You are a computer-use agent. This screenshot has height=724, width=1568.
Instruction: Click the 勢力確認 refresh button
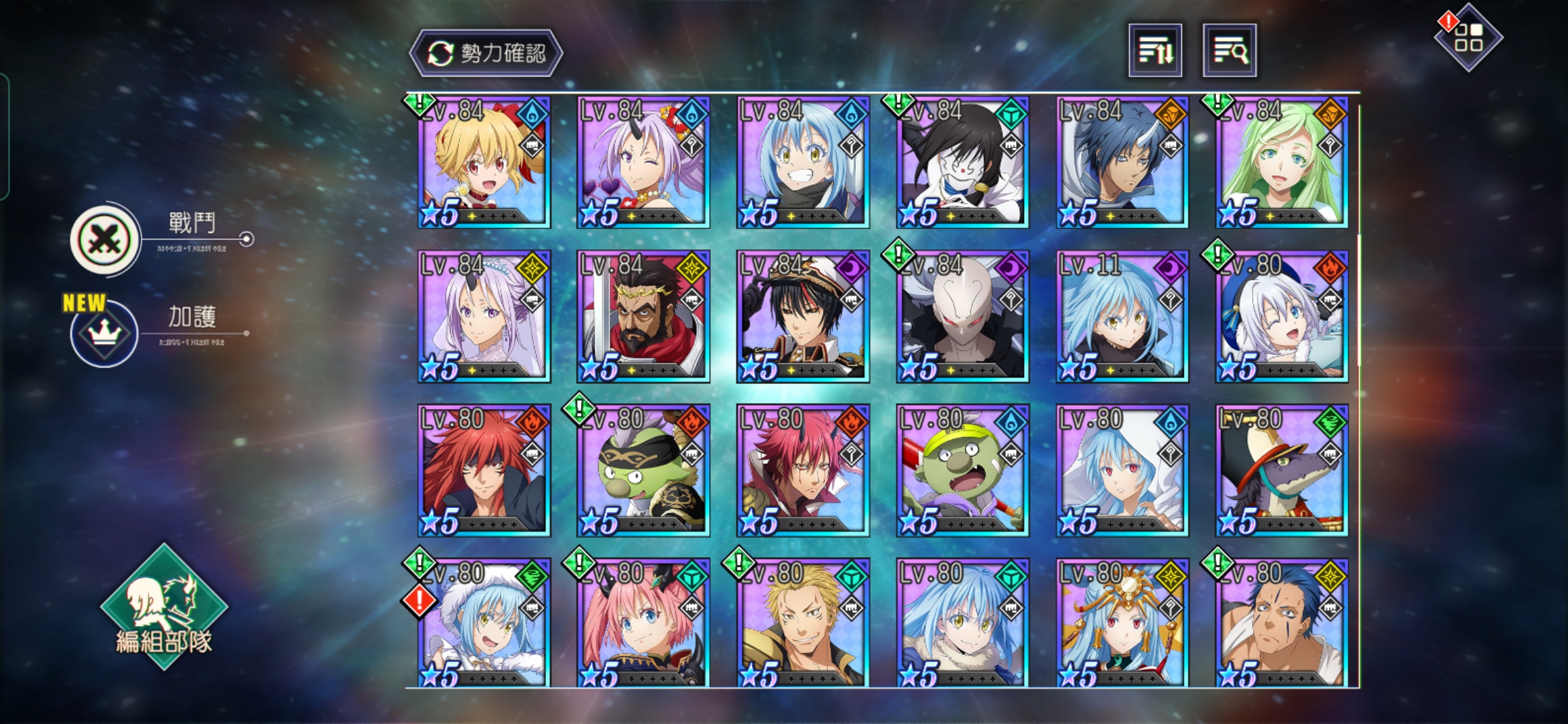point(486,53)
